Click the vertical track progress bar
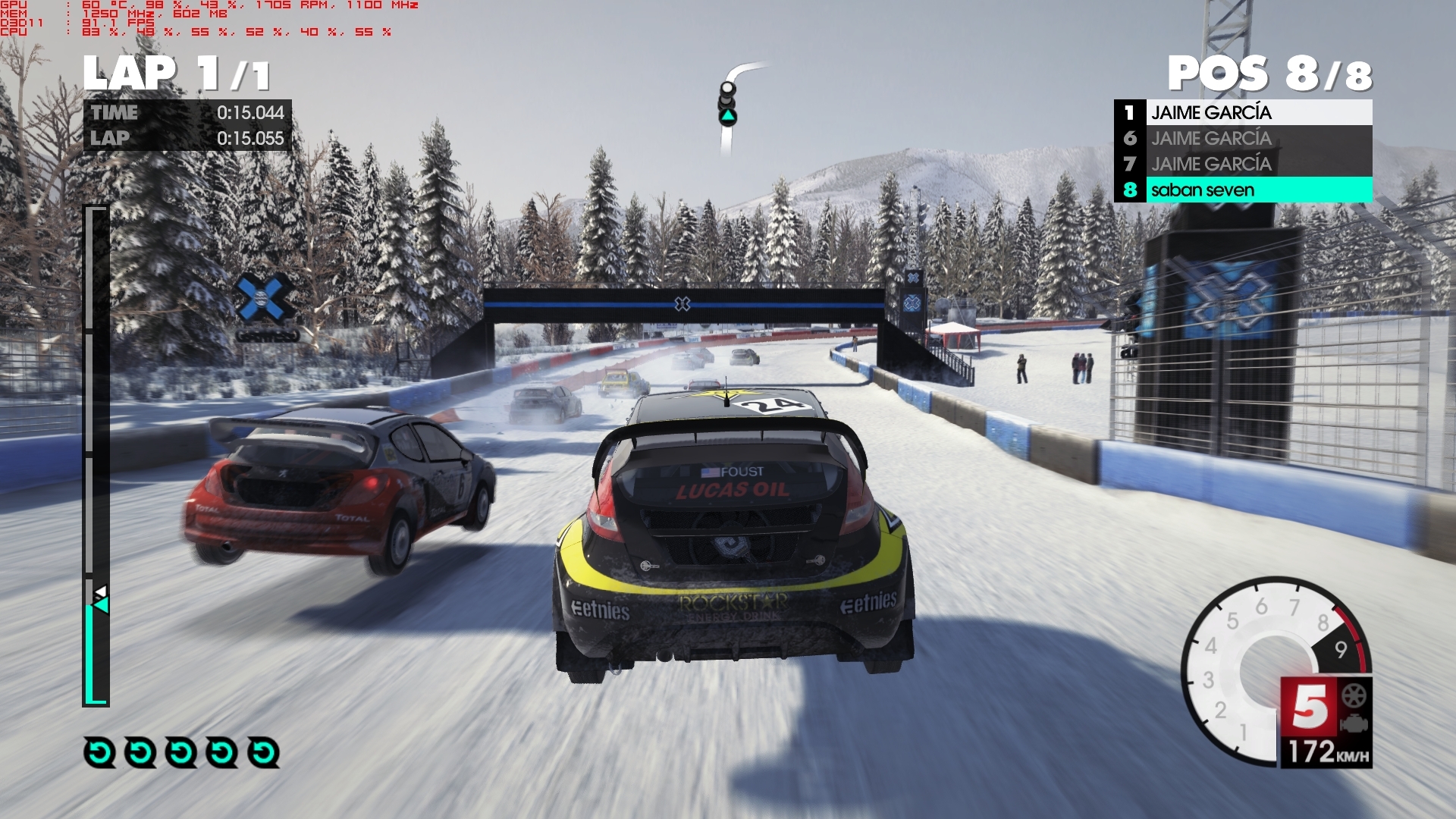Image resolution: width=1456 pixels, height=819 pixels. (96, 455)
